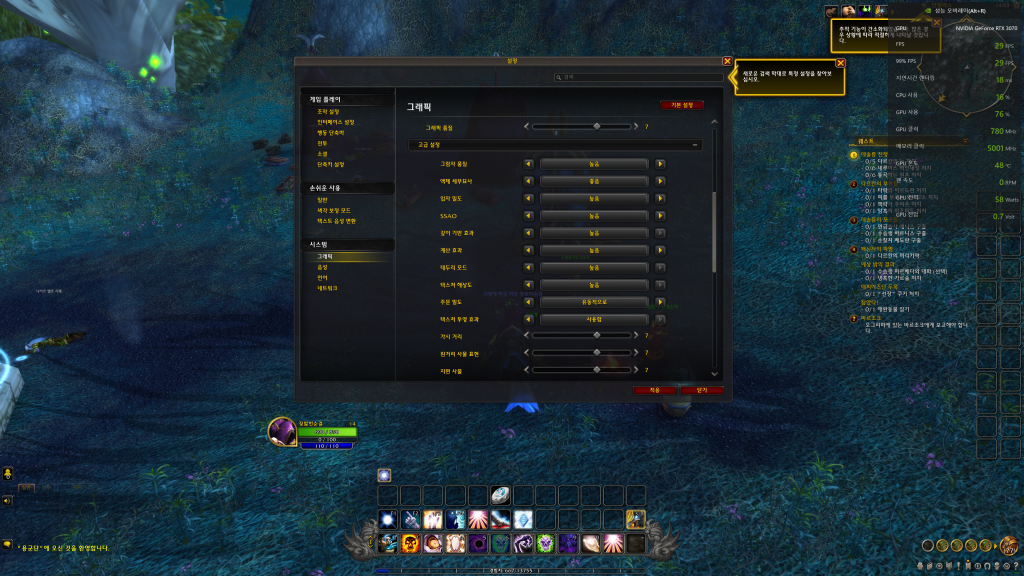Adjust the 그래픽 품질 graphics quality slider
Image resolution: width=1024 pixels, height=576 pixels.
point(597,127)
